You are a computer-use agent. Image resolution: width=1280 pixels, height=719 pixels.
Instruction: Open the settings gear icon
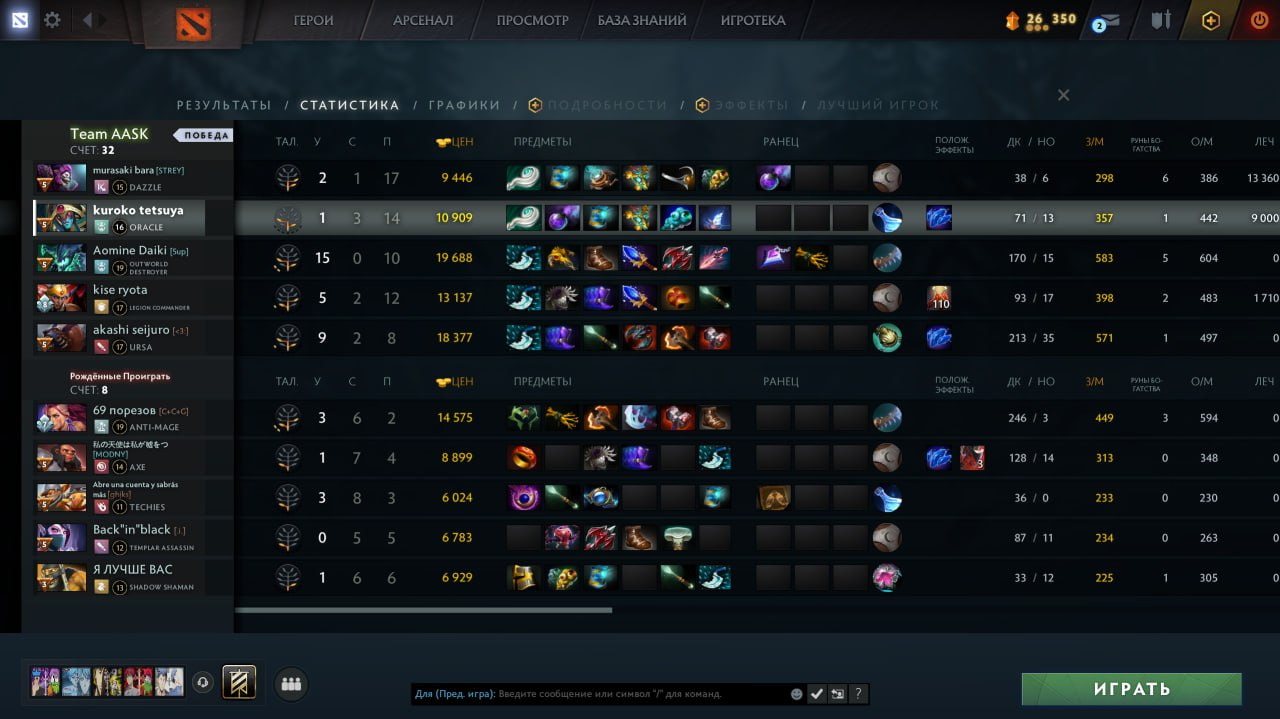[x=52, y=20]
